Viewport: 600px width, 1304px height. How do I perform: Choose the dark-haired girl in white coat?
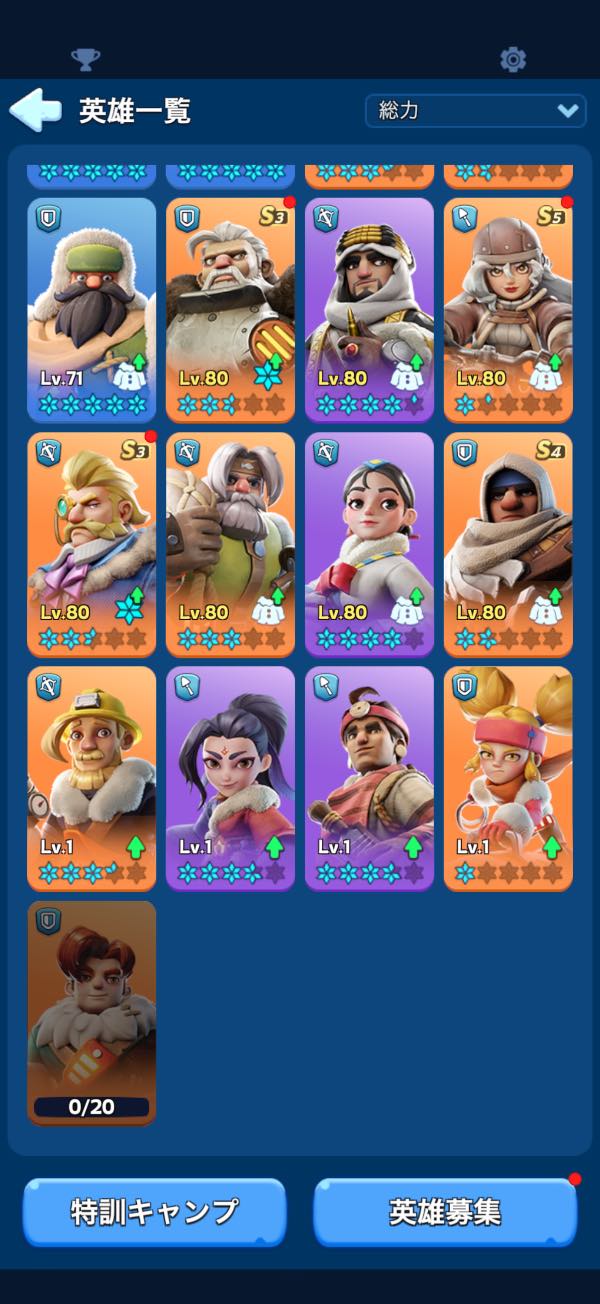tap(369, 544)
